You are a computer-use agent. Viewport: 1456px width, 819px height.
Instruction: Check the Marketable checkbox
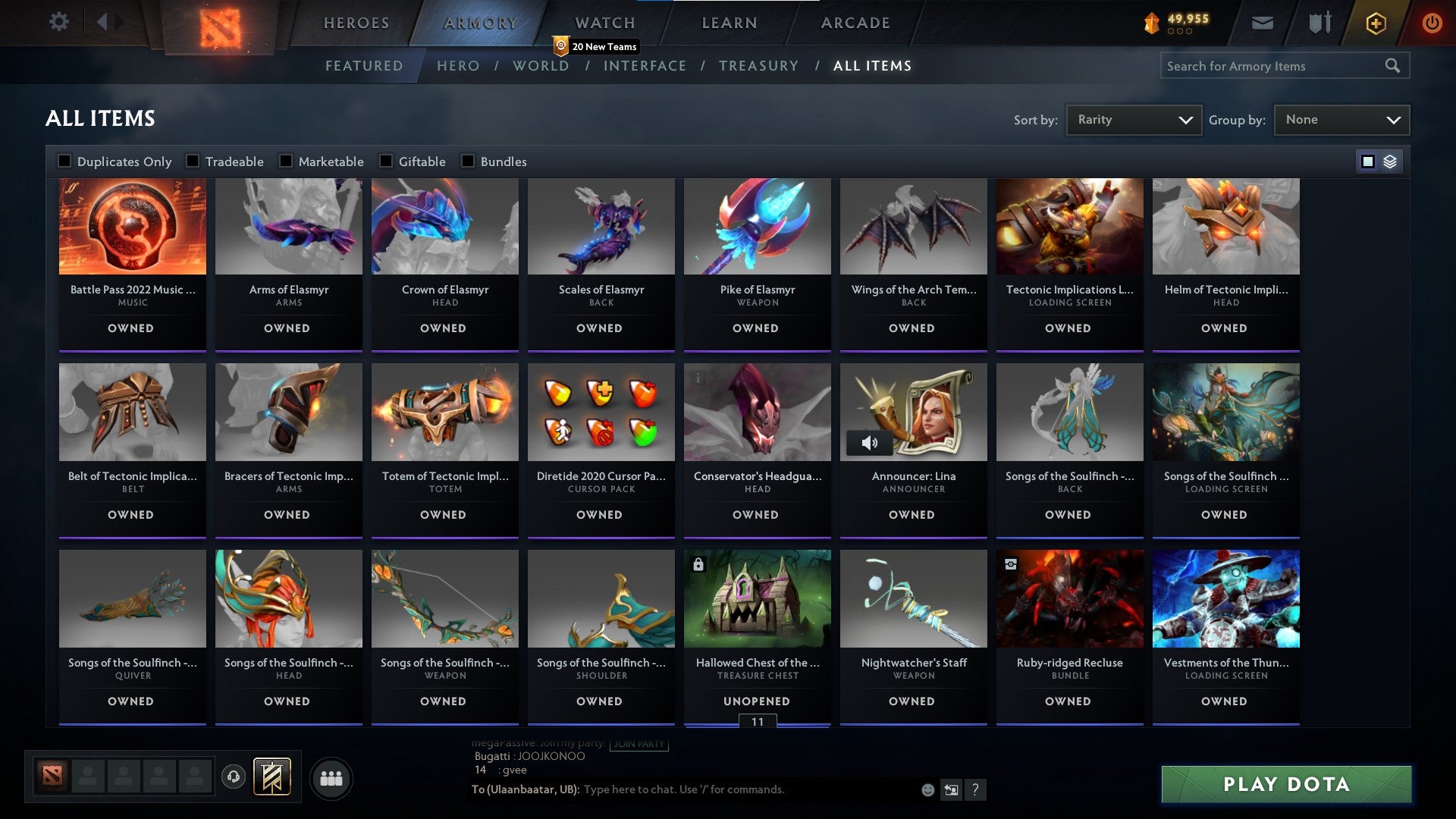tap(286, 161)
